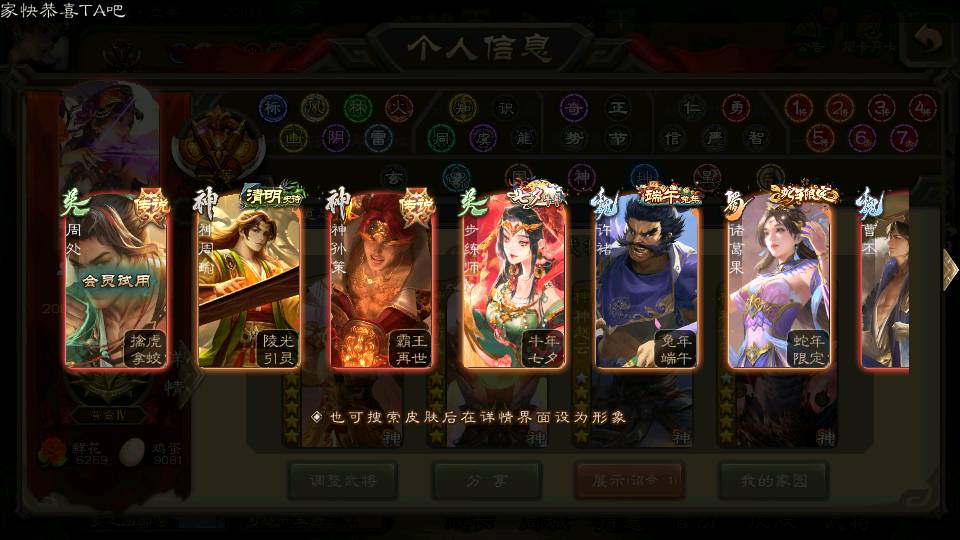Pick the 神孙策 霸王再世 skin card
This screenshot has height=540, width=960.
[382, 282]
